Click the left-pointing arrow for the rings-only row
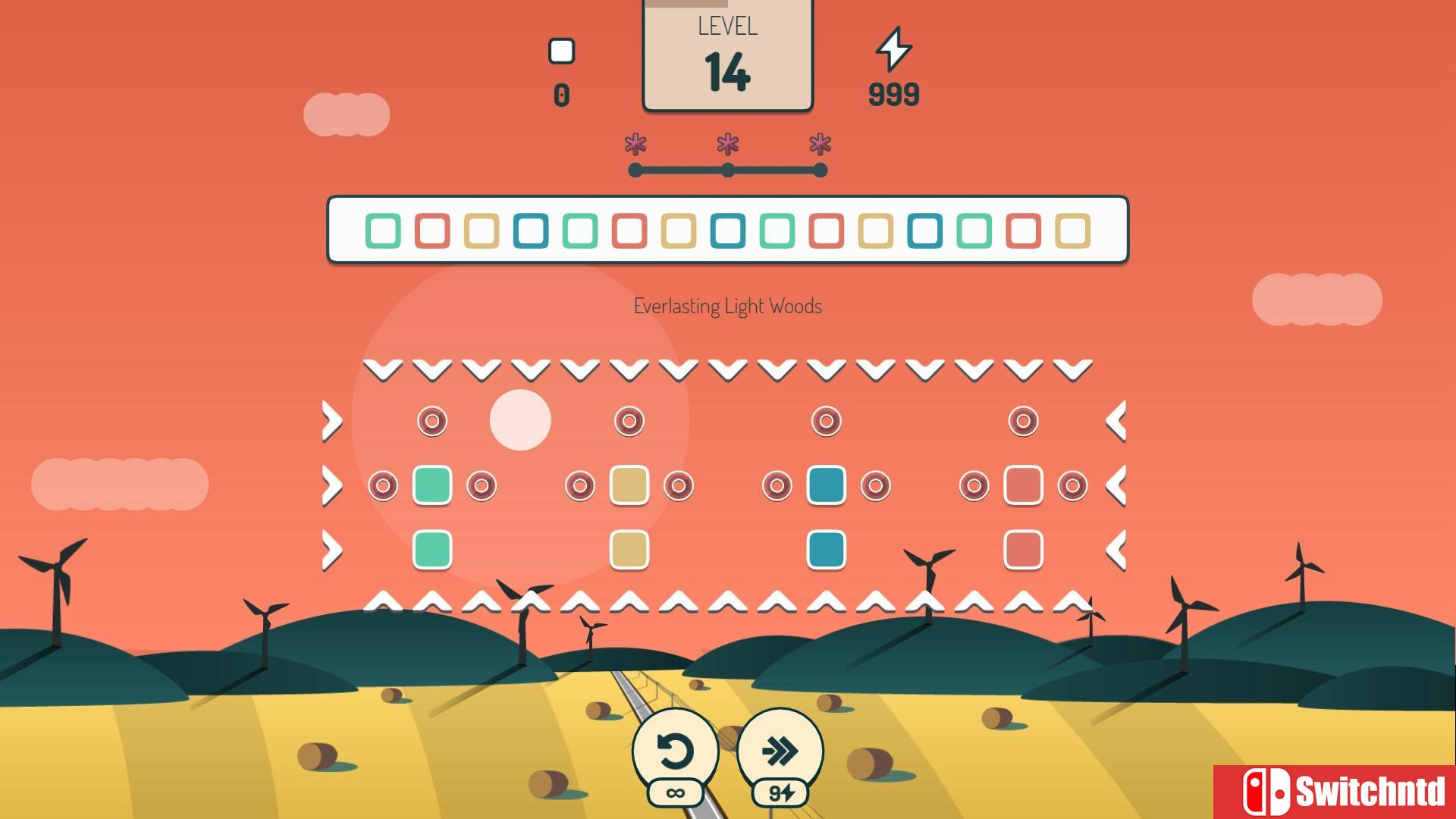The image size is (1456, 819). tap(1116, 421)
